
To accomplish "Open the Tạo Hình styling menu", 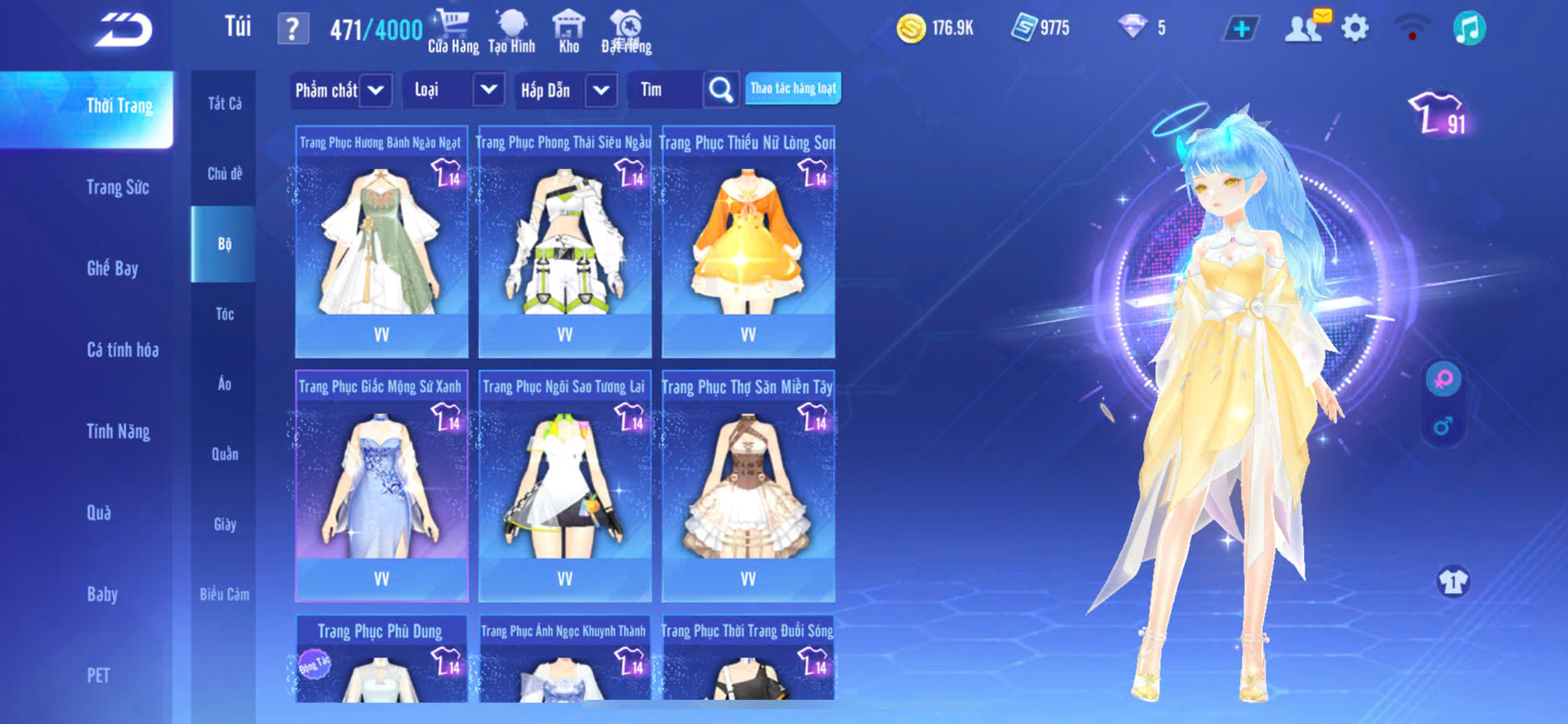I will 511,32.
